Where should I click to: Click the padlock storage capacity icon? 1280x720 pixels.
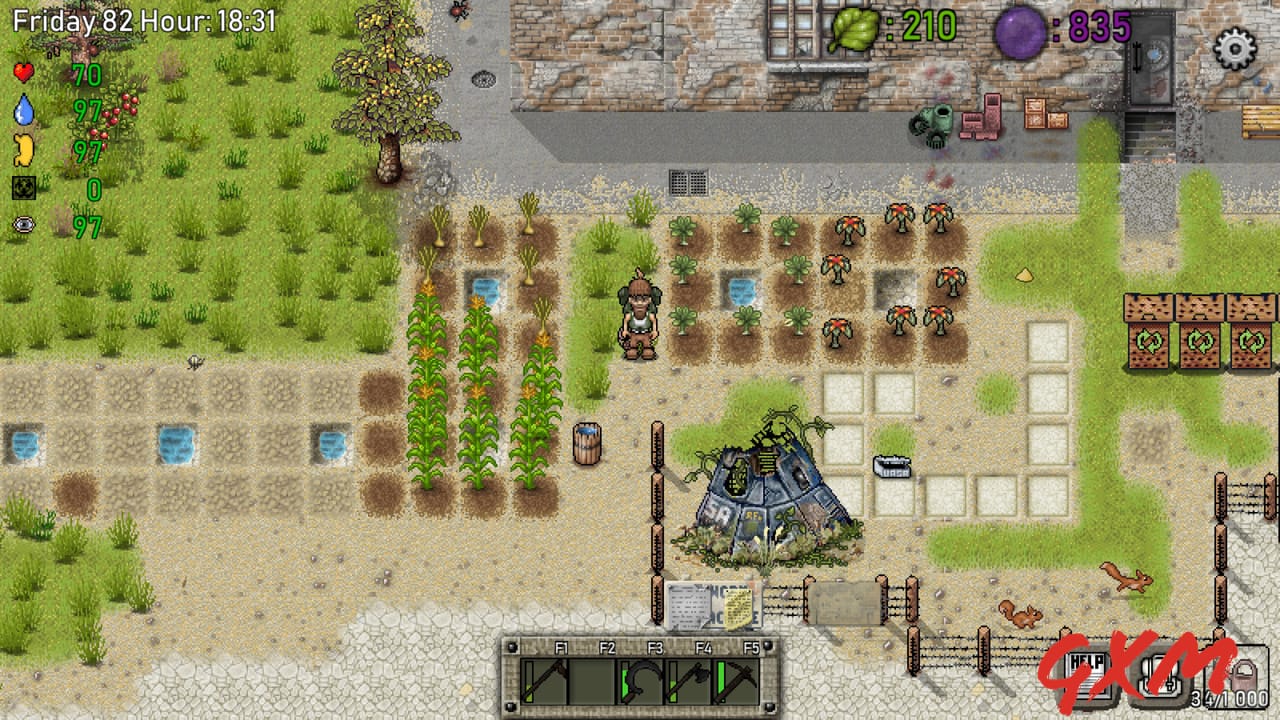[x=1245, y=676]
